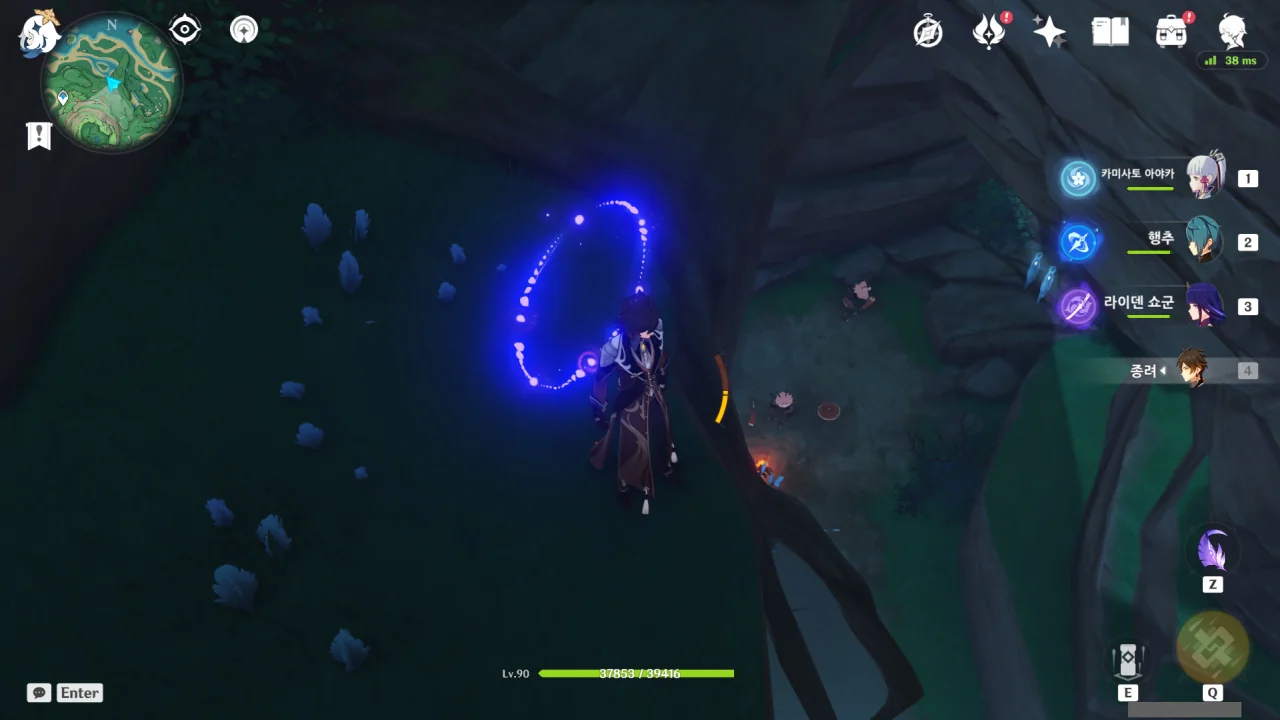
Task: Click the quest marker banner icon
Action: click(39, 136)
